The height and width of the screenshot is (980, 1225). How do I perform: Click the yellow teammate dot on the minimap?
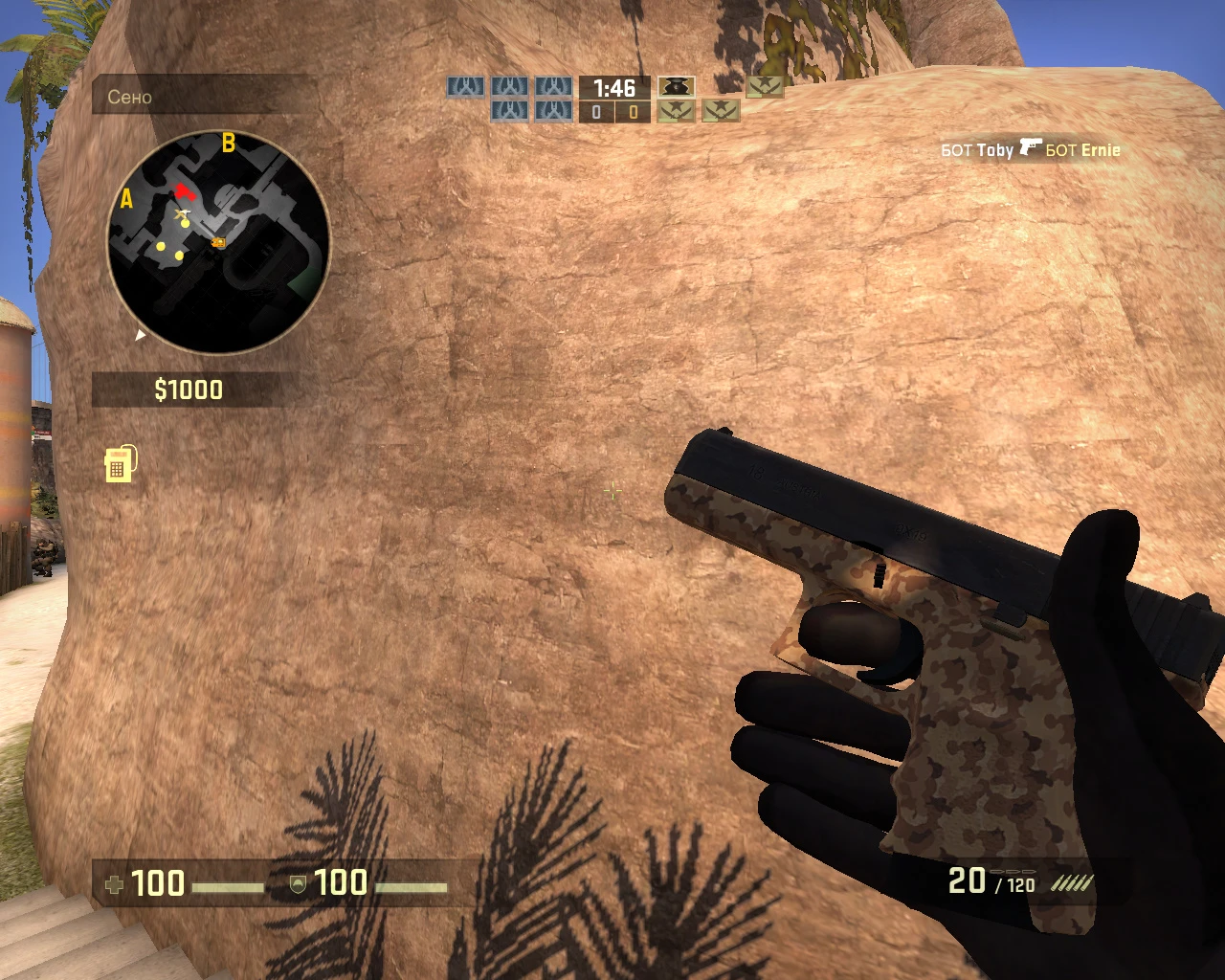click(185, 223)
